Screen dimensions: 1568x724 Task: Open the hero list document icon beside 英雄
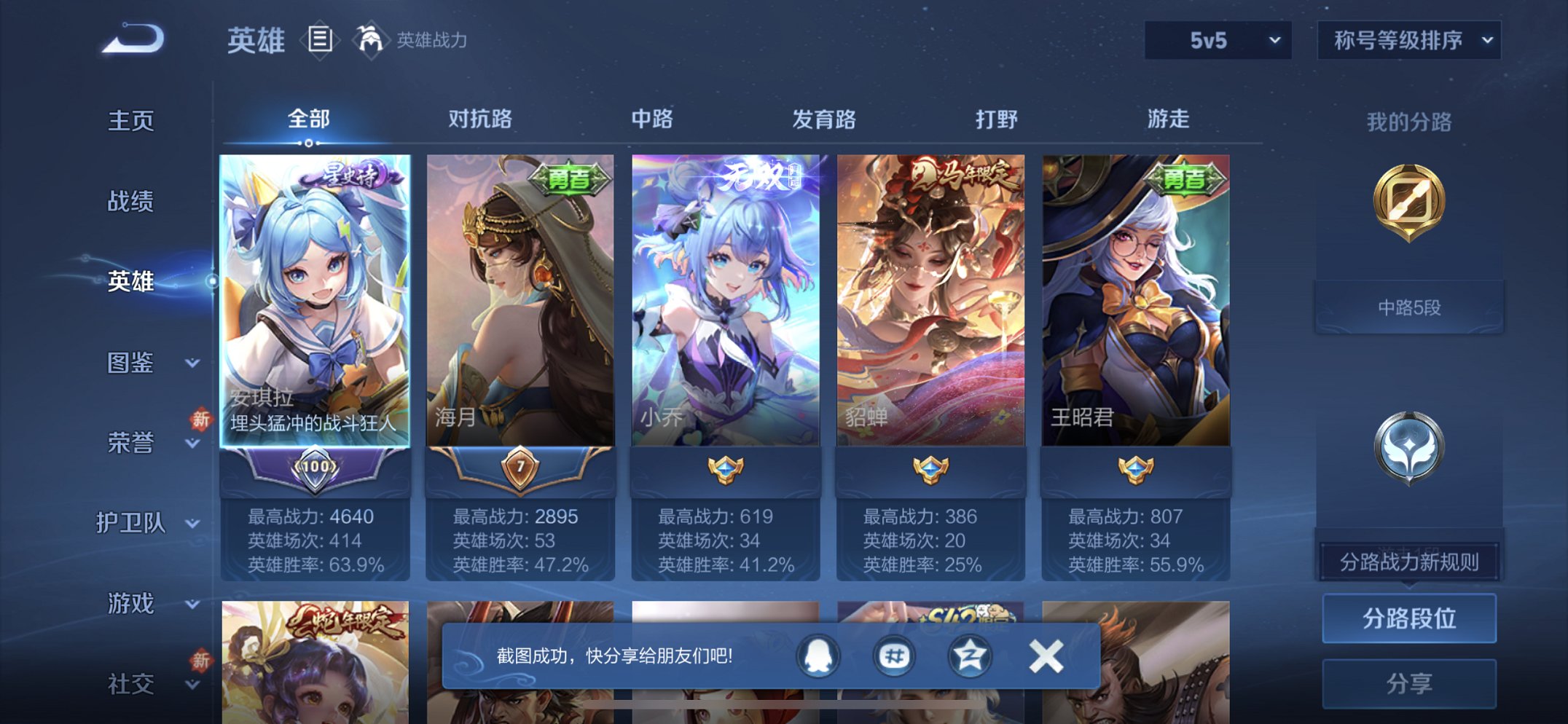pos(319,40)
